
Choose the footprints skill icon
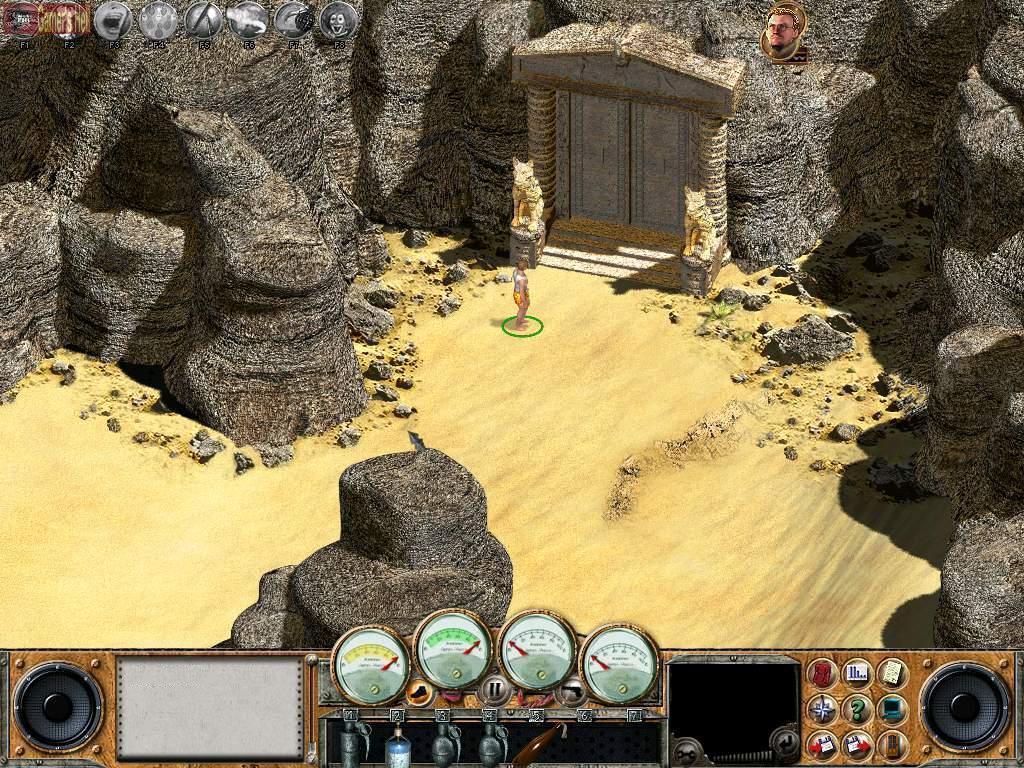tap(158, 21)
